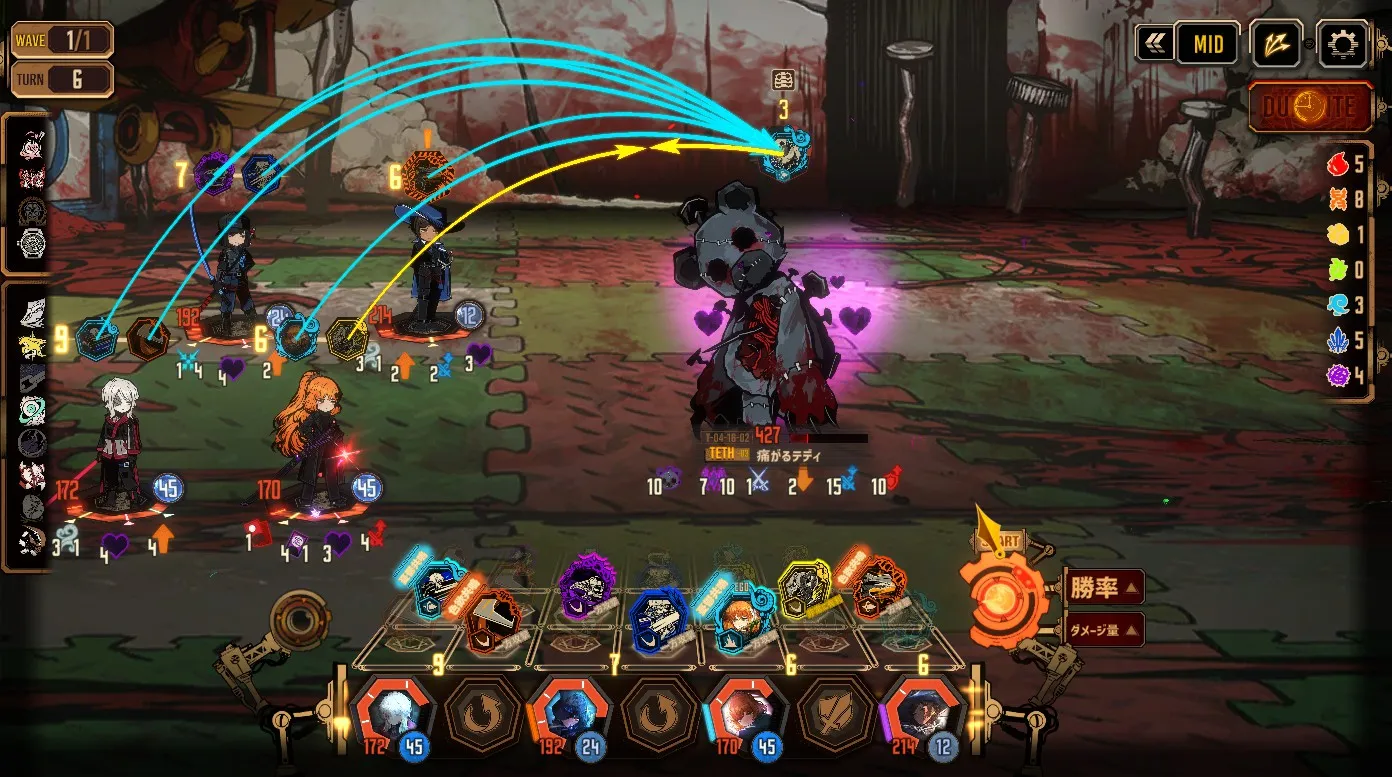Select the dark blue-haired sinner portrait
Viewport: 1392px width, 777px height.
[568, 713]
